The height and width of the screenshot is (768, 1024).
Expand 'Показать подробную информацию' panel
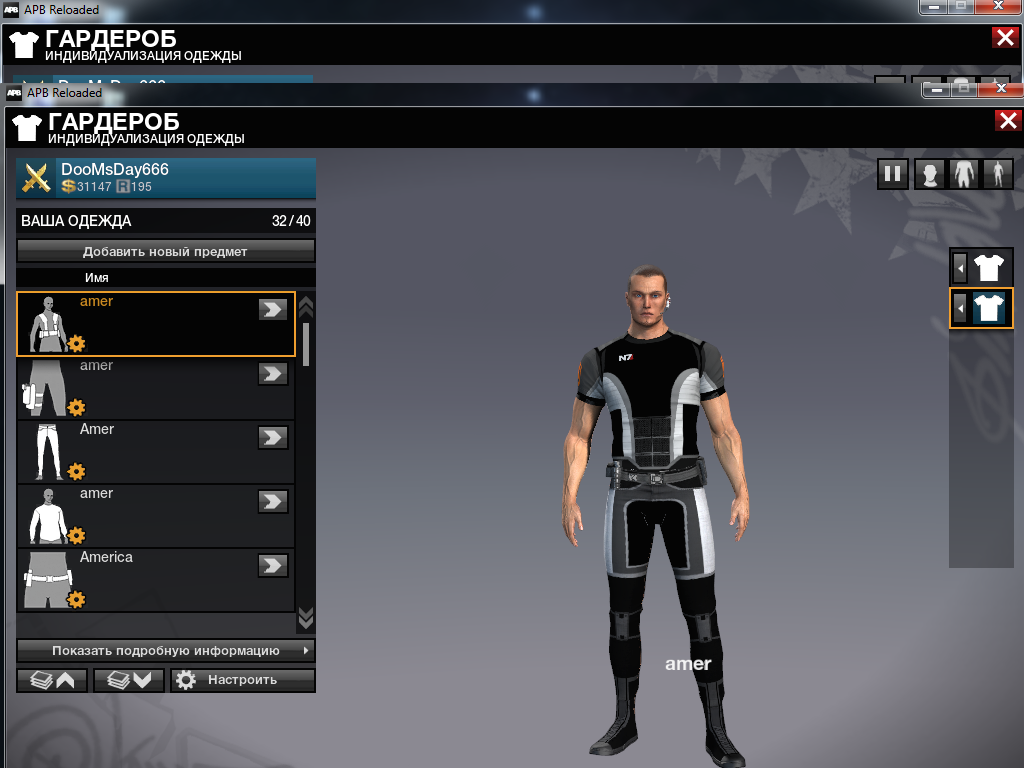(x=165, y=650)
